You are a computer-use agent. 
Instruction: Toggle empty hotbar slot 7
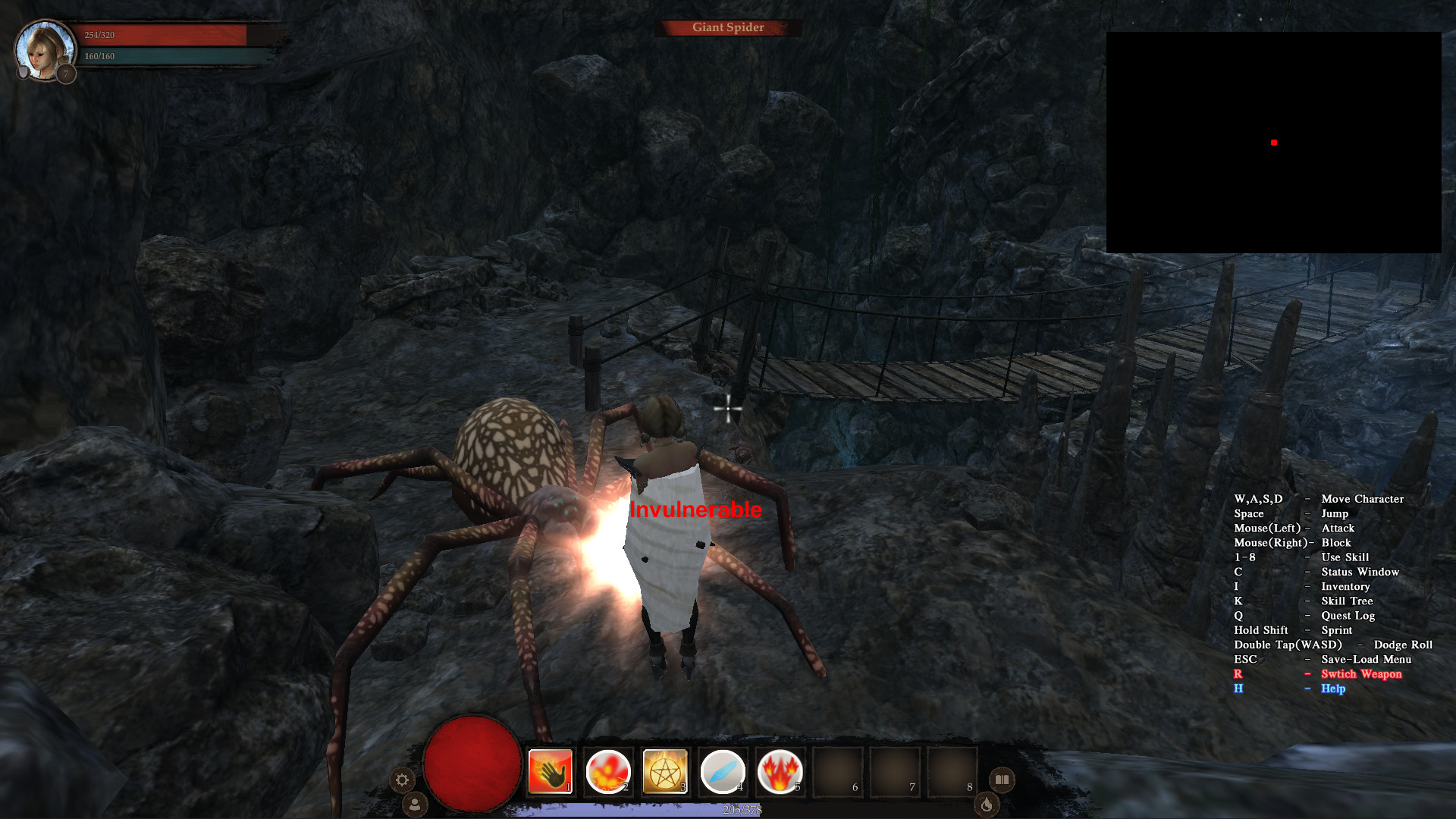[896, 772]
